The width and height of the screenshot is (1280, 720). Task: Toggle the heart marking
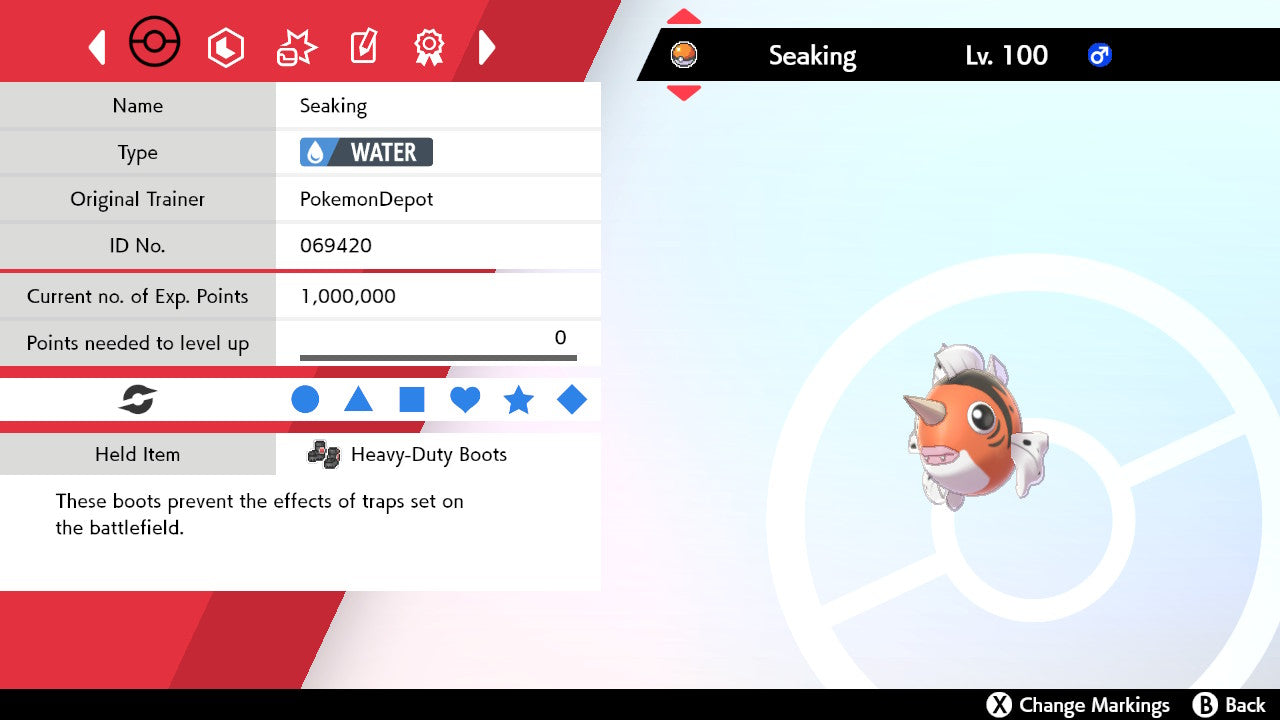465,400
